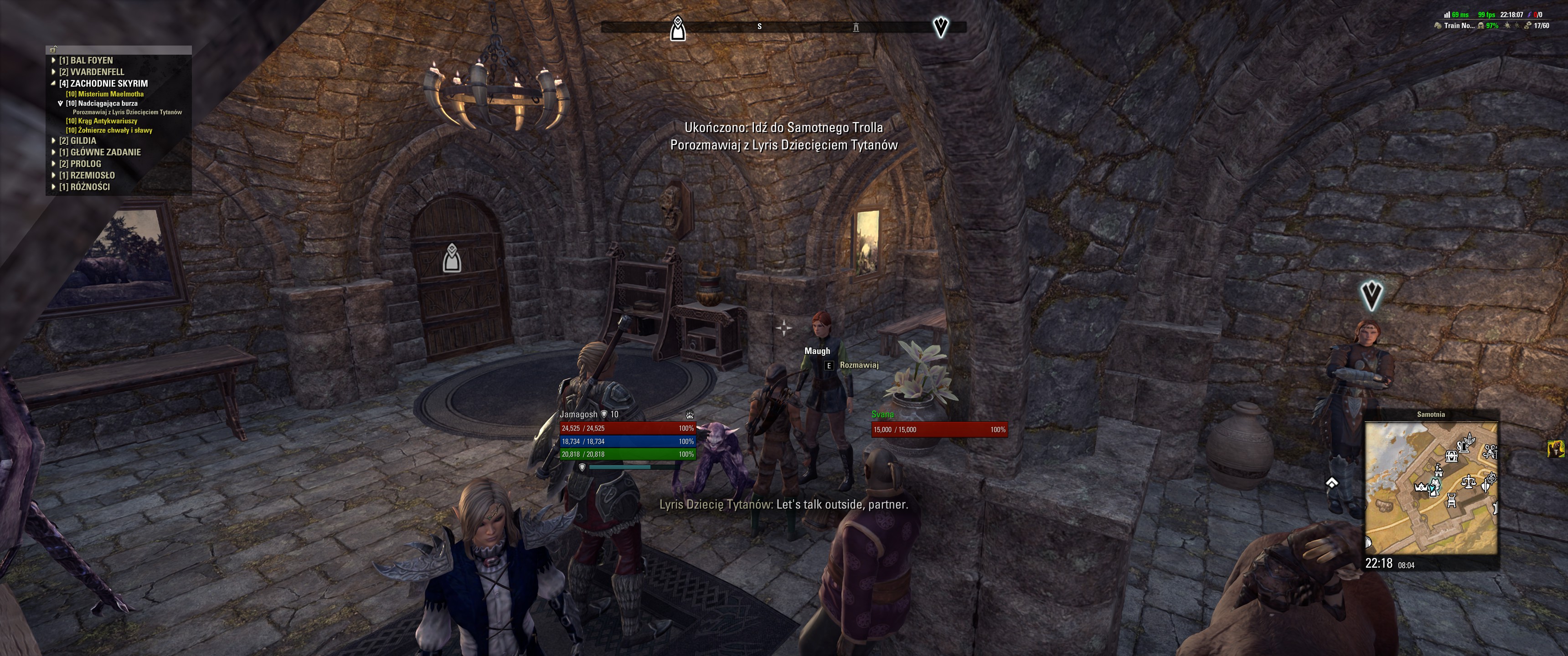Toggle the quest tracker padlock icon

click(x=54, y=50)
